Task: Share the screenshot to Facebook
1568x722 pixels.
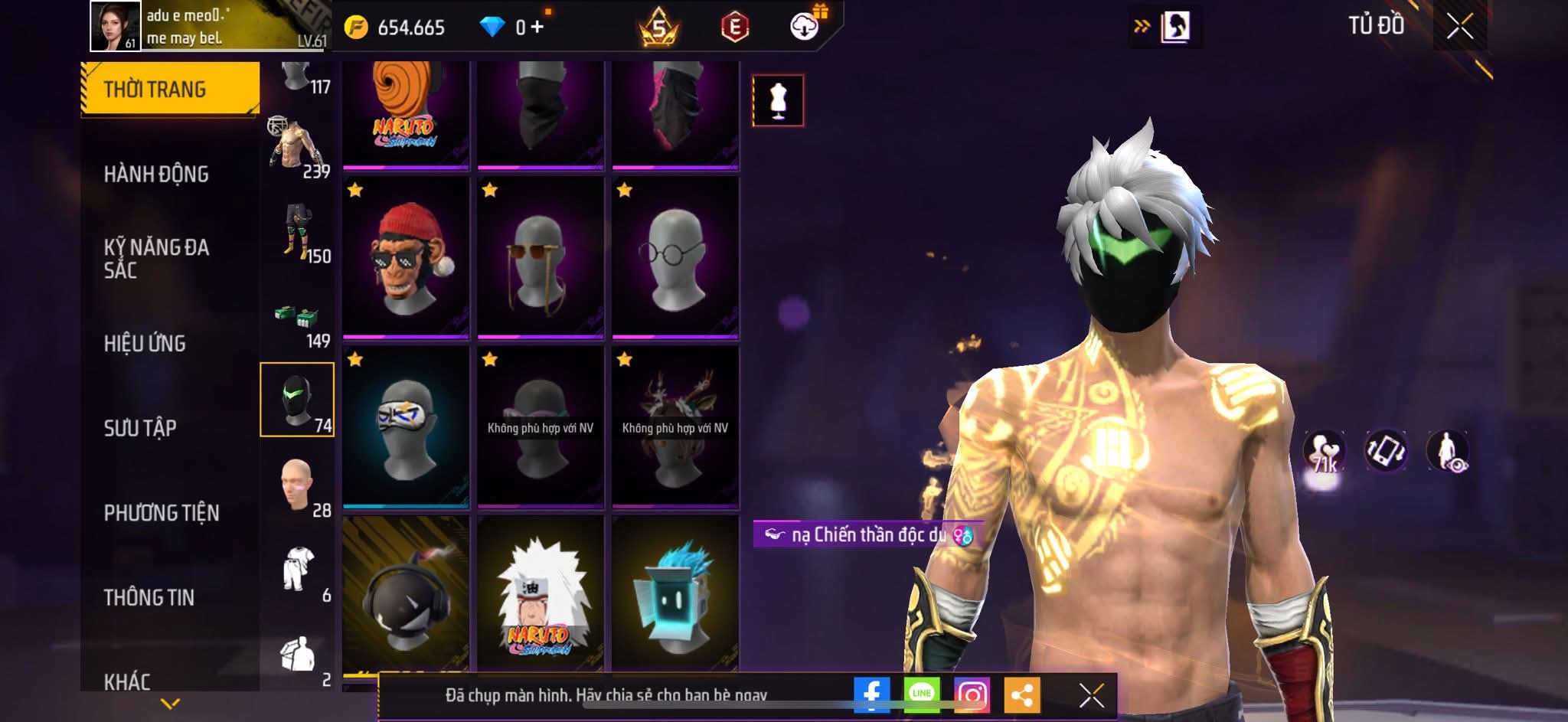Action: 871,694
